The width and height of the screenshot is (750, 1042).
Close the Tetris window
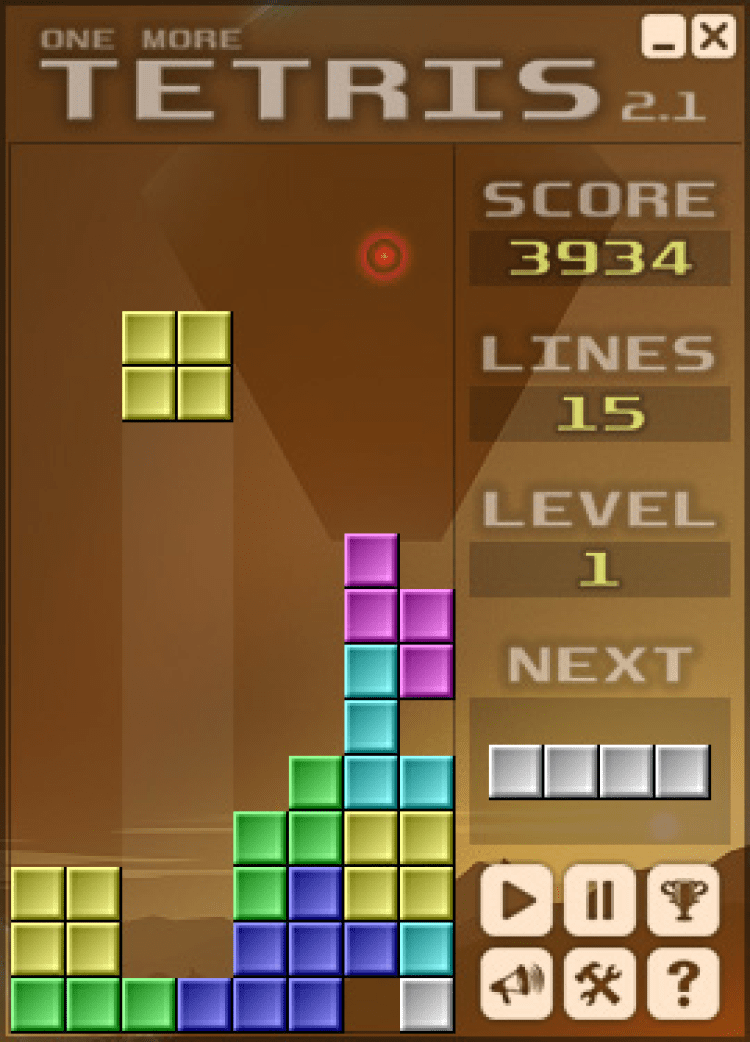(x=713, y=37)
